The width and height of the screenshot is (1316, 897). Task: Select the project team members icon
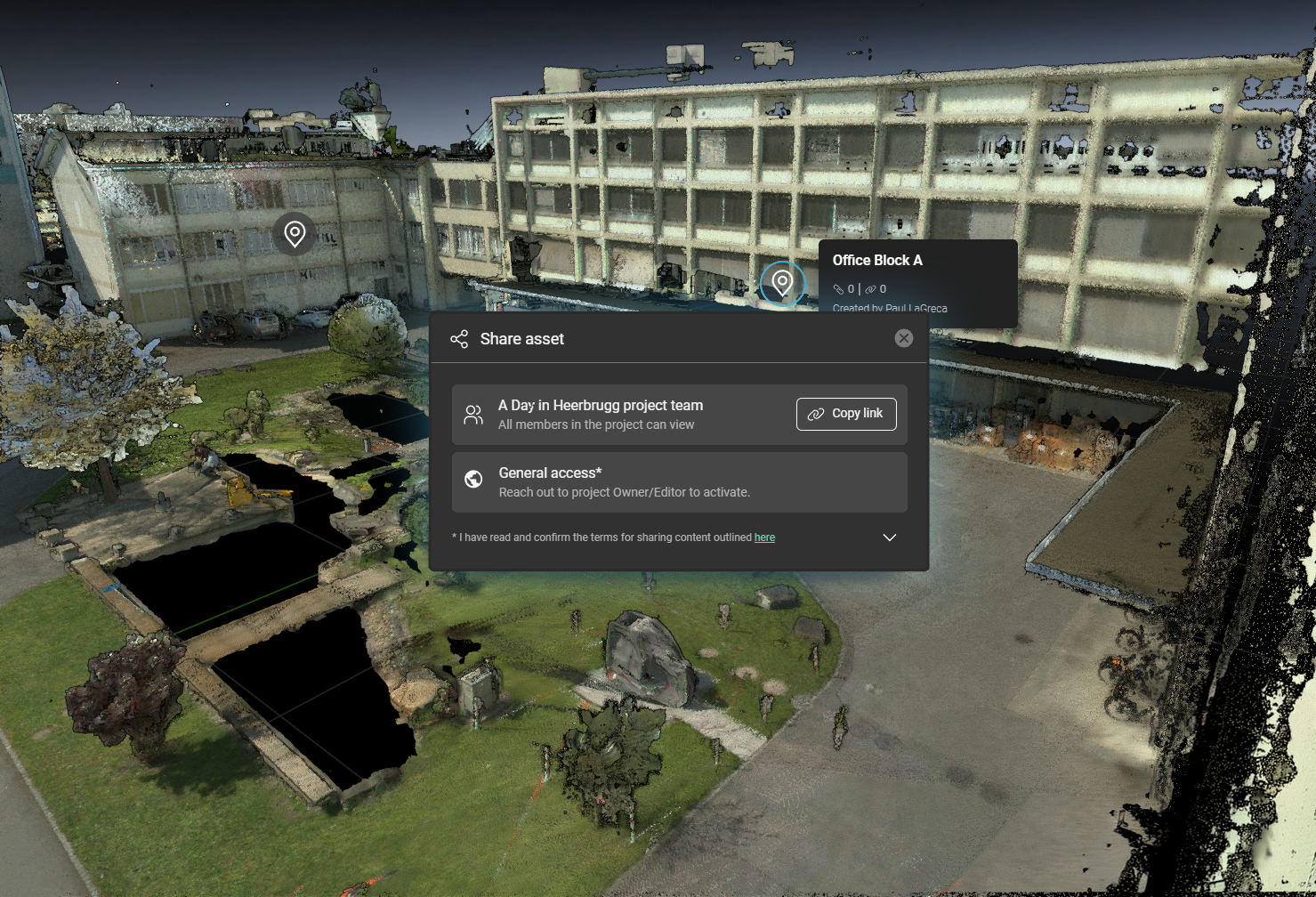pyautogui.click(x=472, y=414)
